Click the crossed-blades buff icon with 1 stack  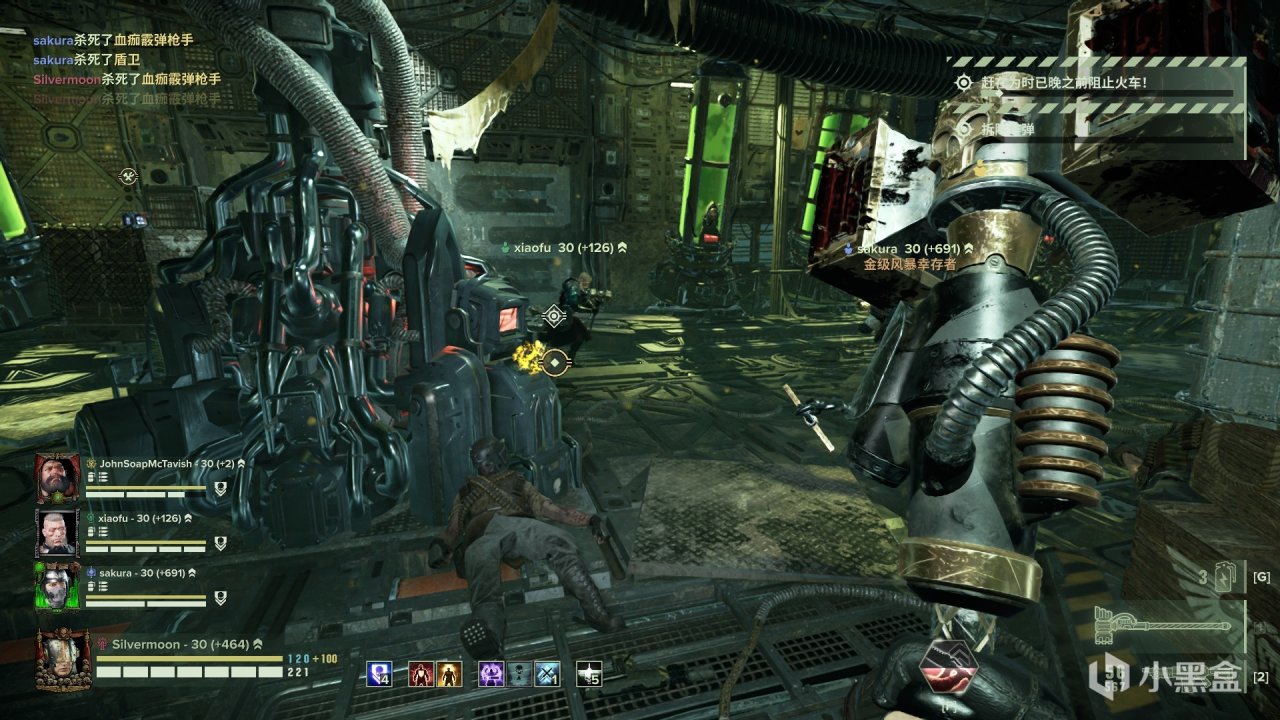point(547,674)
